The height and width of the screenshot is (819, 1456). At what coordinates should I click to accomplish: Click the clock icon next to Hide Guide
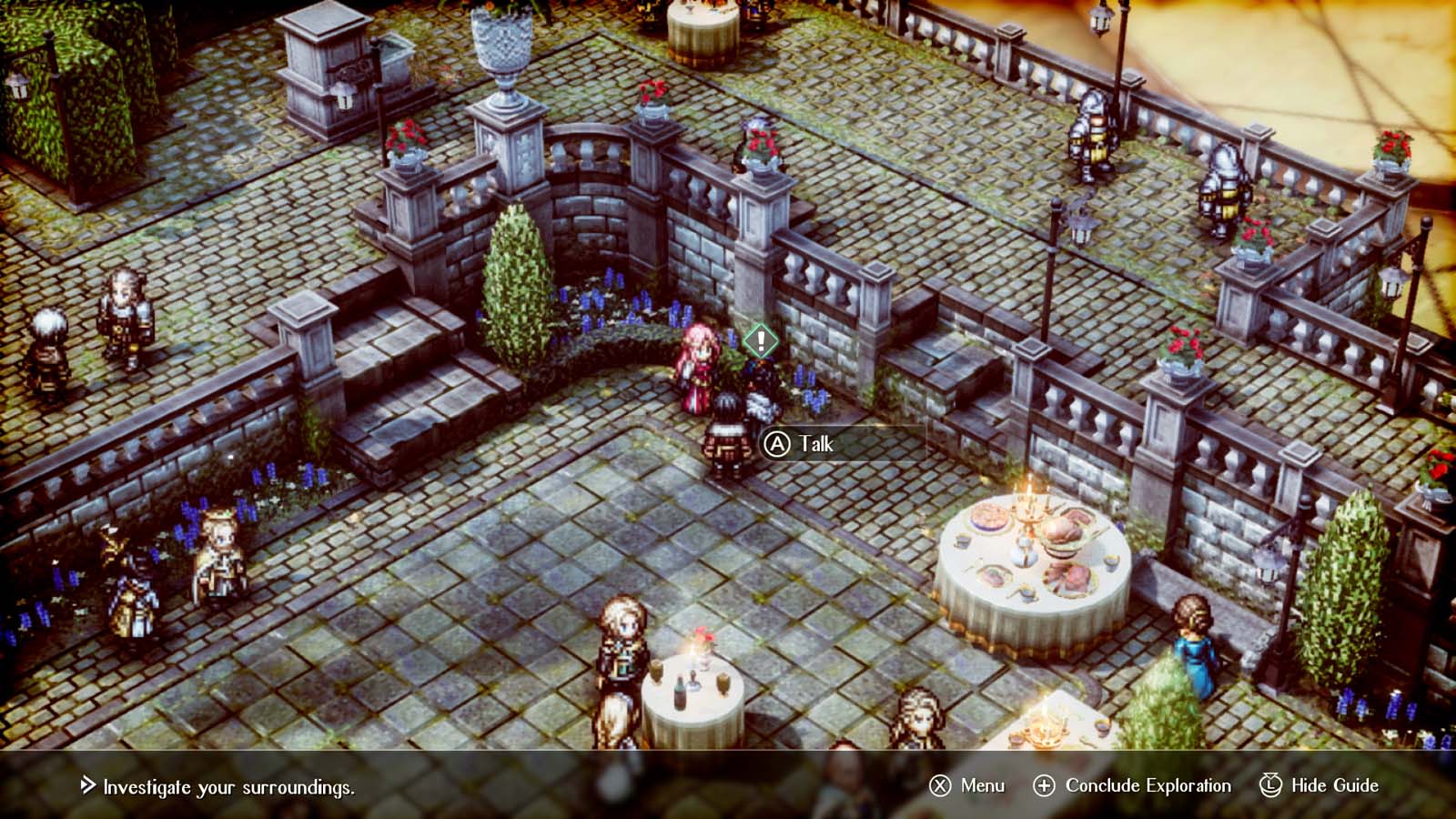click(x=1270, y=784)
